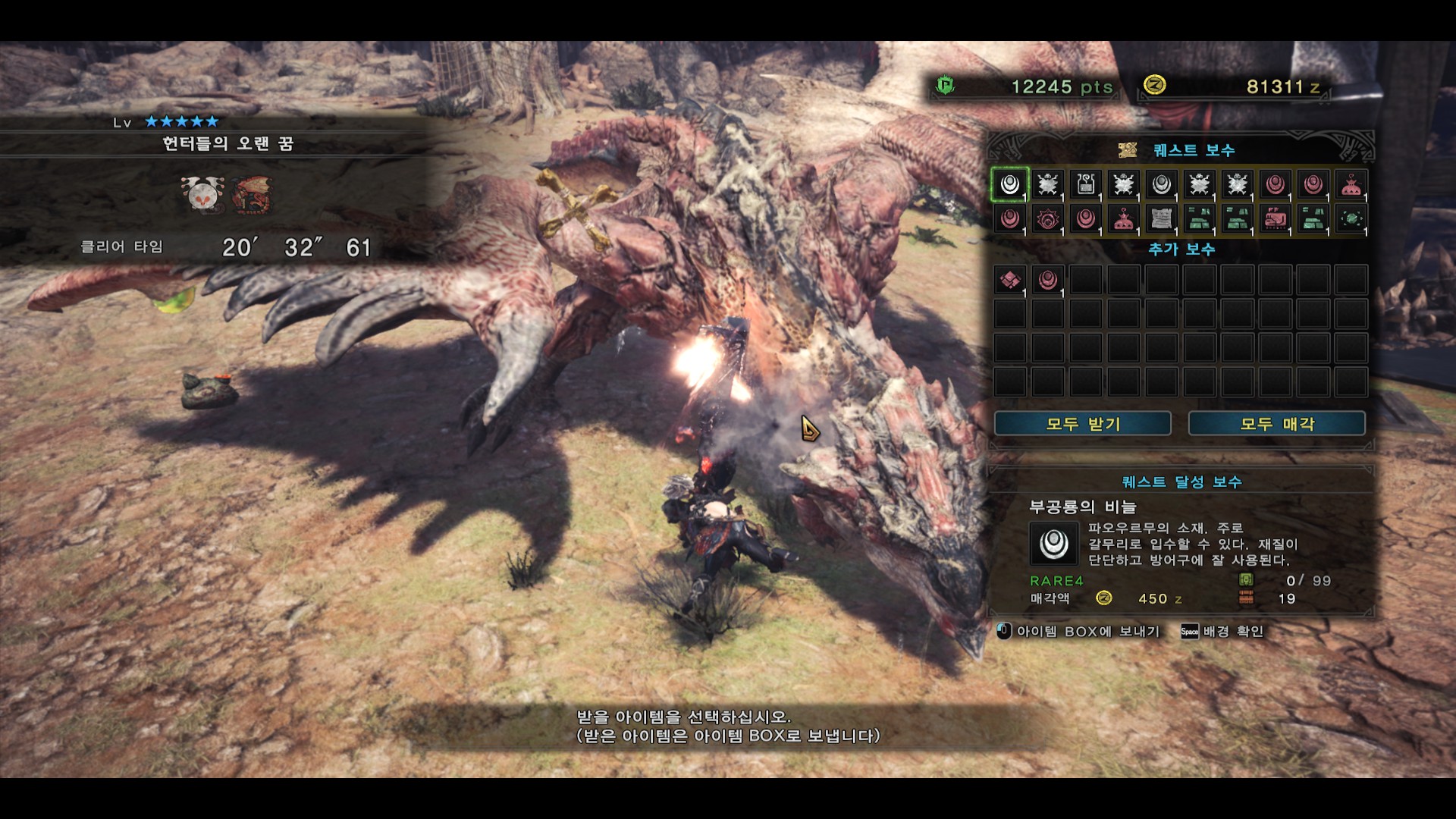Select the highlighted white scale reward slot

tap(1009, 184)
